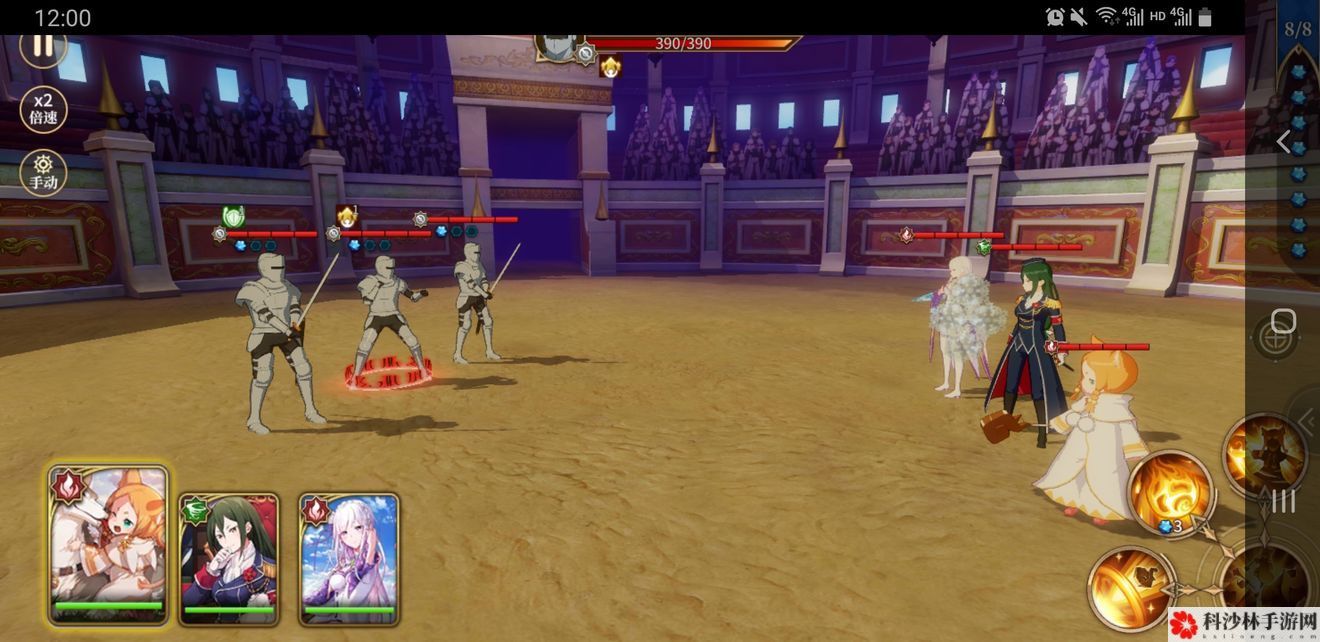1320x642 pixels.
Task: Select the orange-haired fox girl card
Action: 109,545
